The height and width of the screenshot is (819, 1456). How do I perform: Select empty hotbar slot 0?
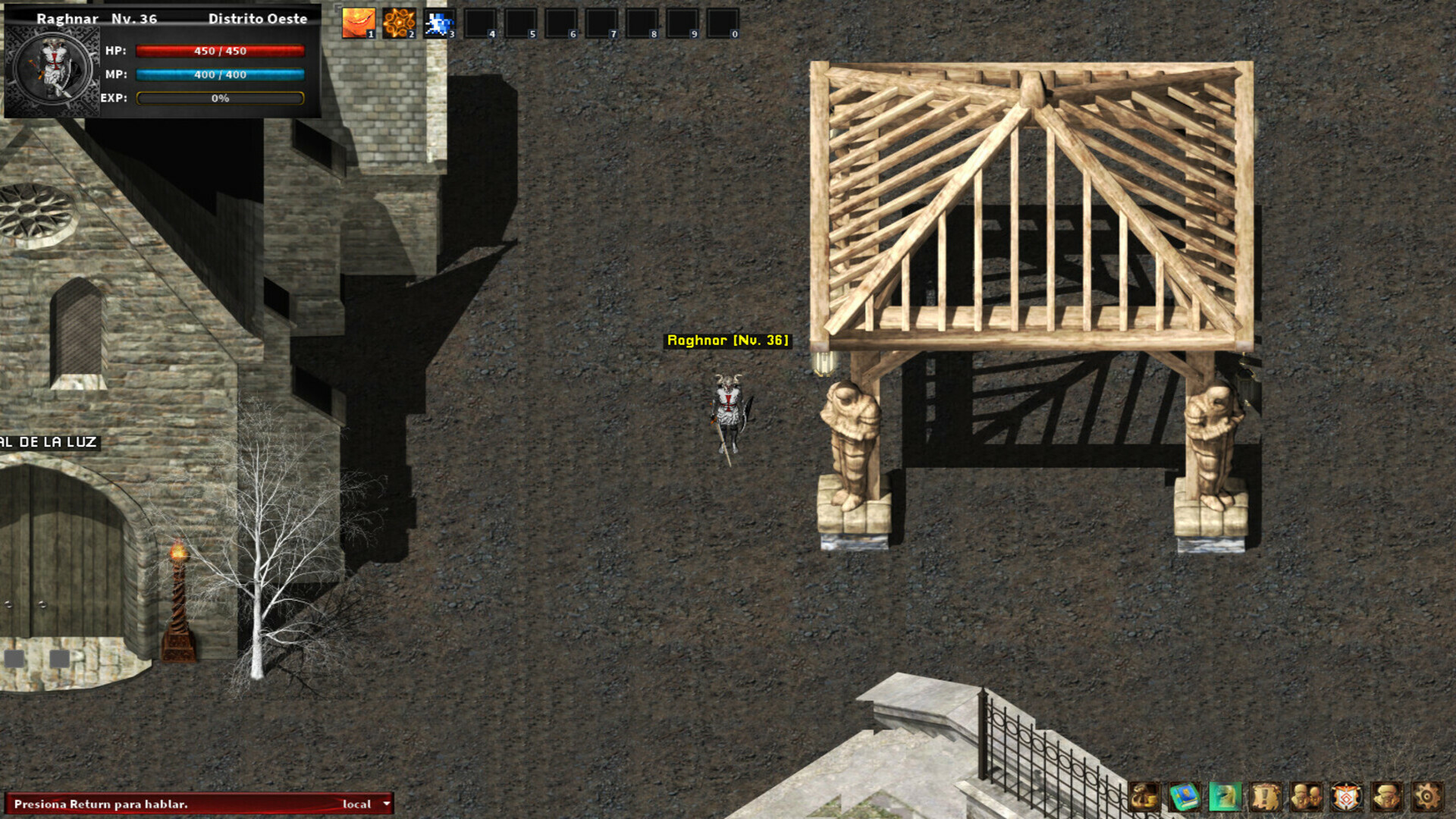pyautogui.click(x=721, y=20)
